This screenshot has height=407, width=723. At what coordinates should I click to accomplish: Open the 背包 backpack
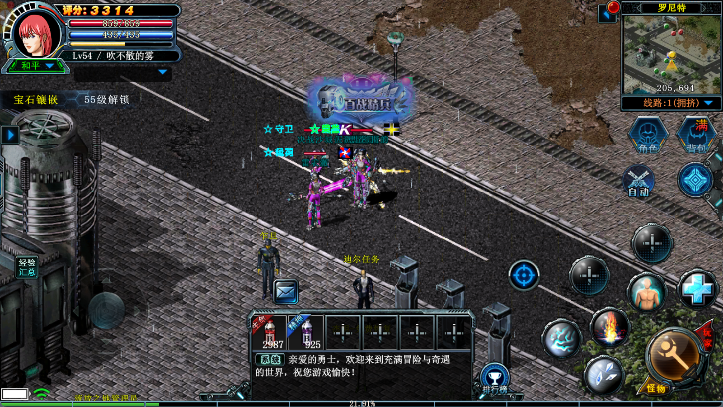[695, 135]
